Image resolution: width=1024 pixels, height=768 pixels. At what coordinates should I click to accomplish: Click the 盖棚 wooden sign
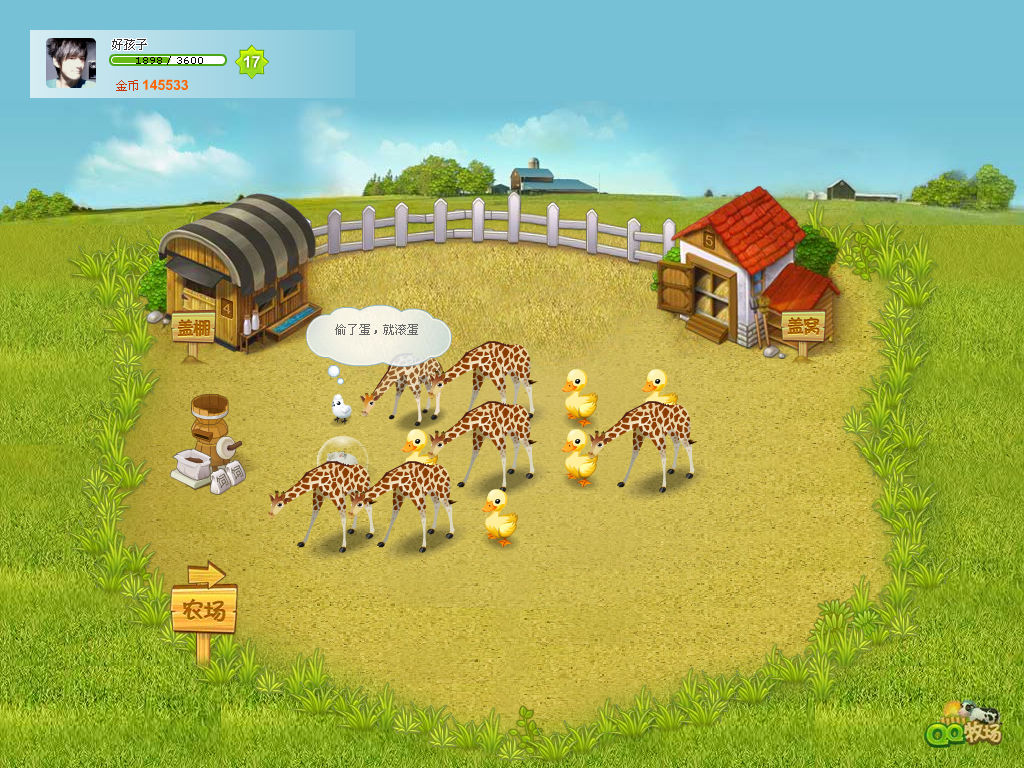pyautogui.click(x=193, y=328)
